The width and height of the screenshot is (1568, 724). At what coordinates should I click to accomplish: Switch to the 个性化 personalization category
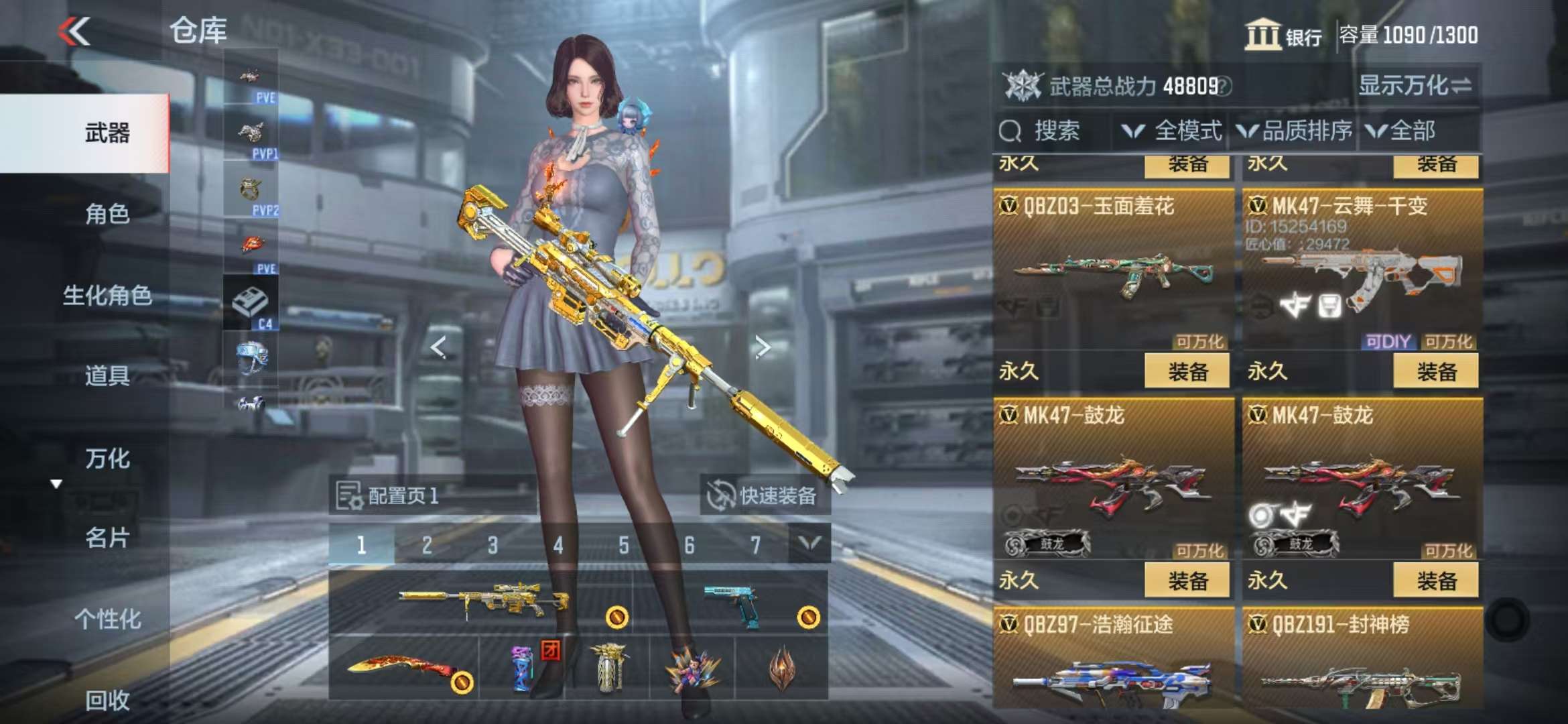(x=107, y=619)
